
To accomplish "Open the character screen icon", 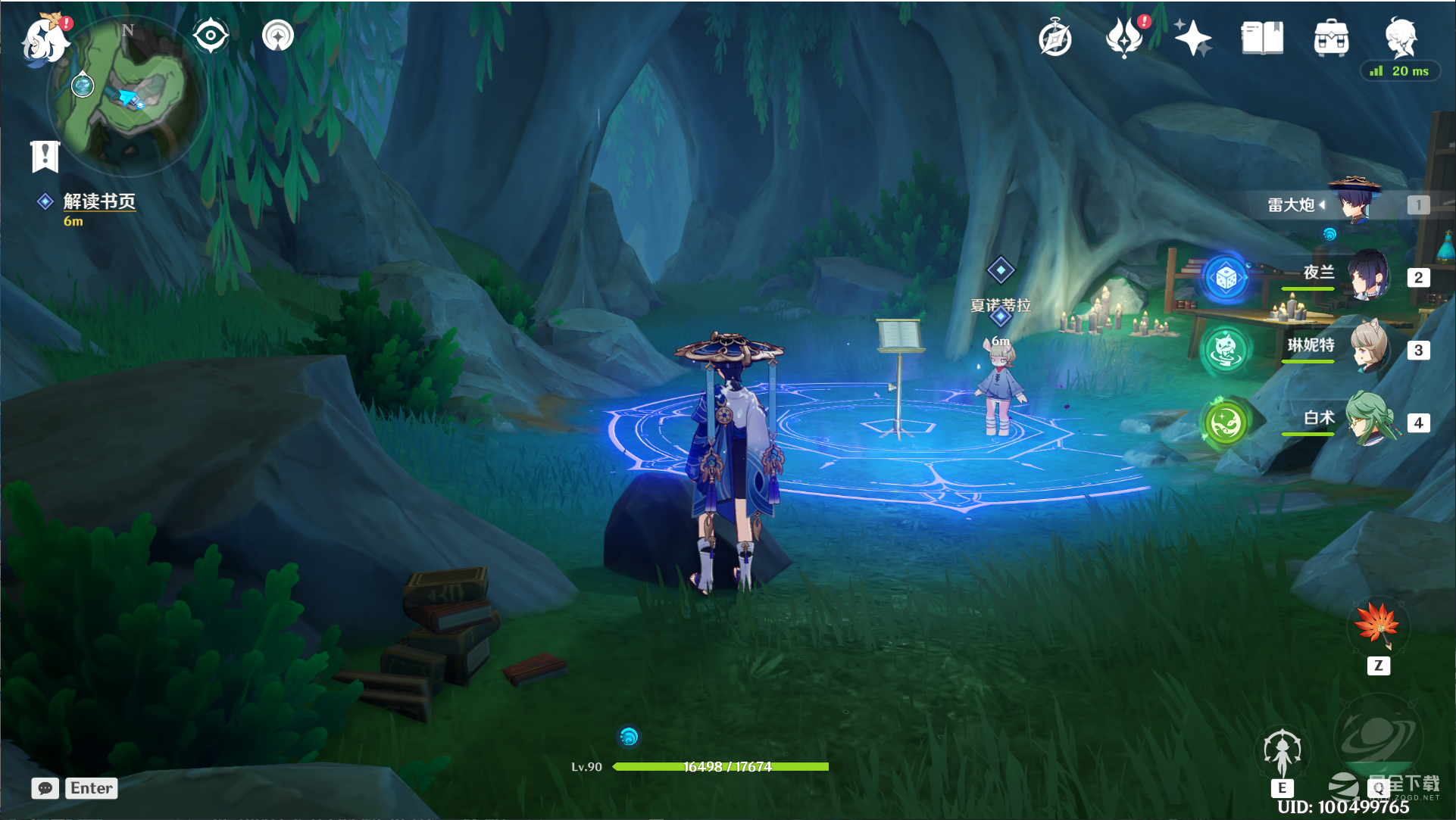I will (1400, 36).
